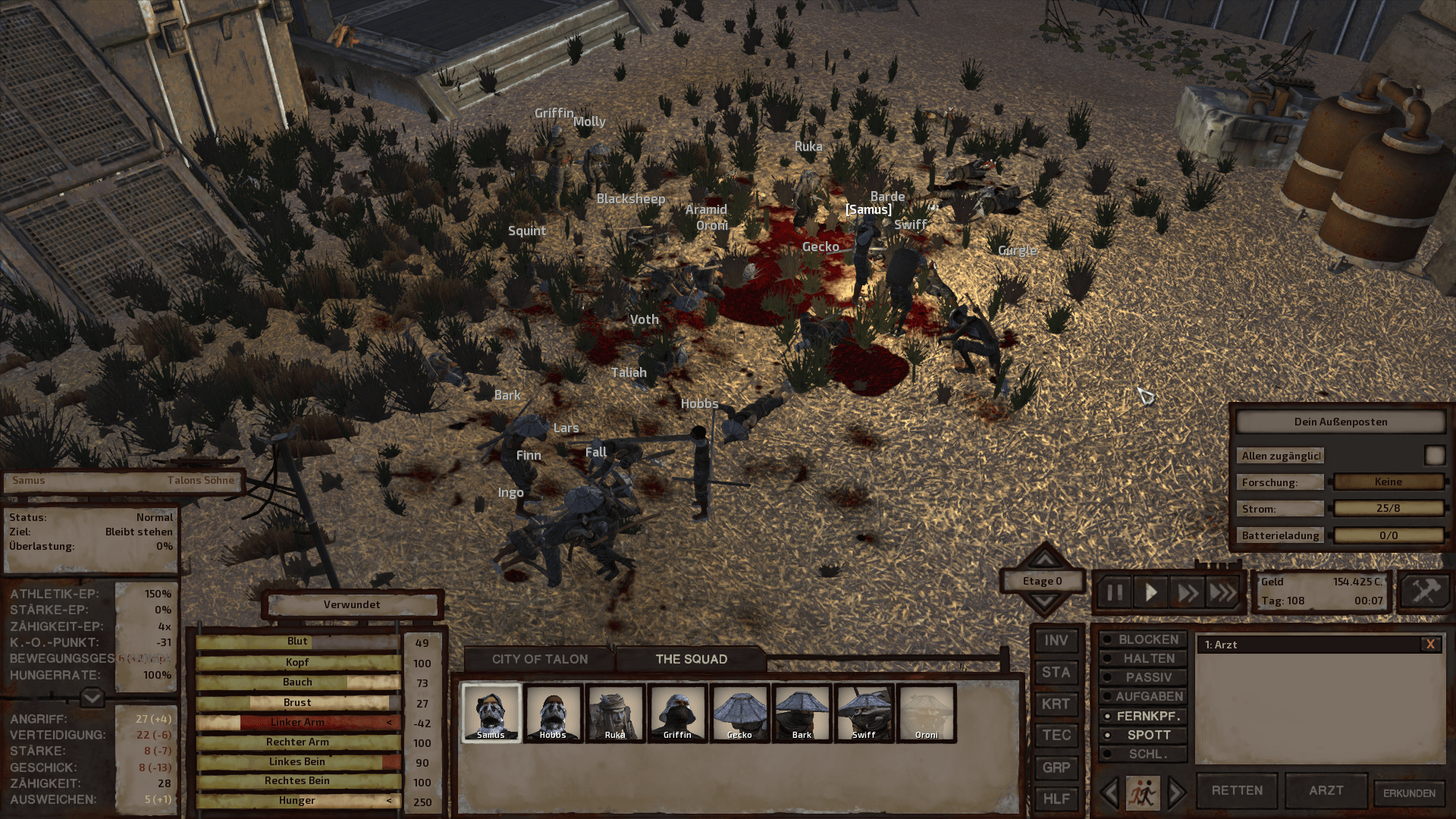1456x819 pixels.
Task: Choose the Ruka character portrait
Action: tap(615, 712)
